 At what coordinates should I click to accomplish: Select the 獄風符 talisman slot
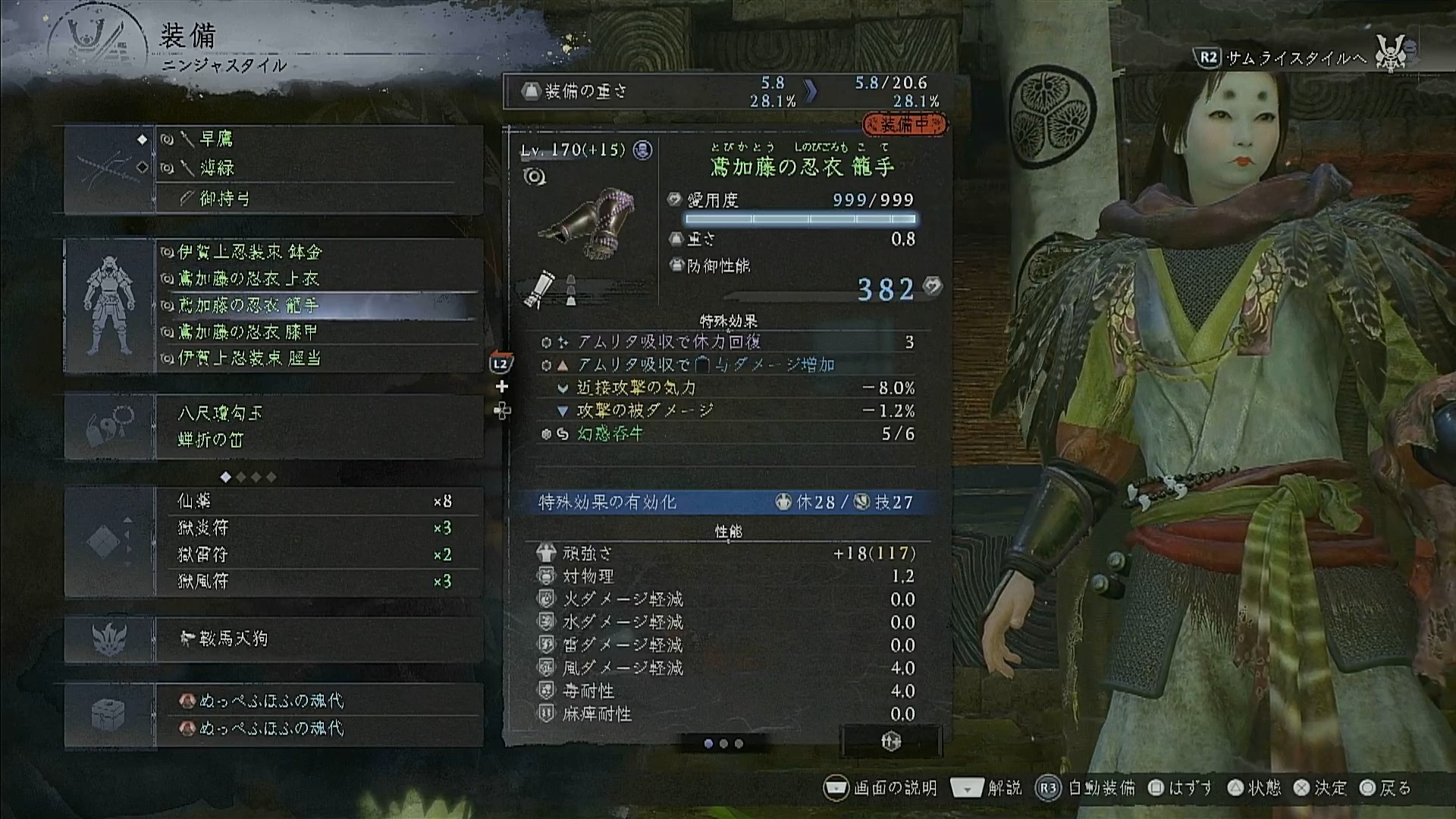(x=318, y=581)
